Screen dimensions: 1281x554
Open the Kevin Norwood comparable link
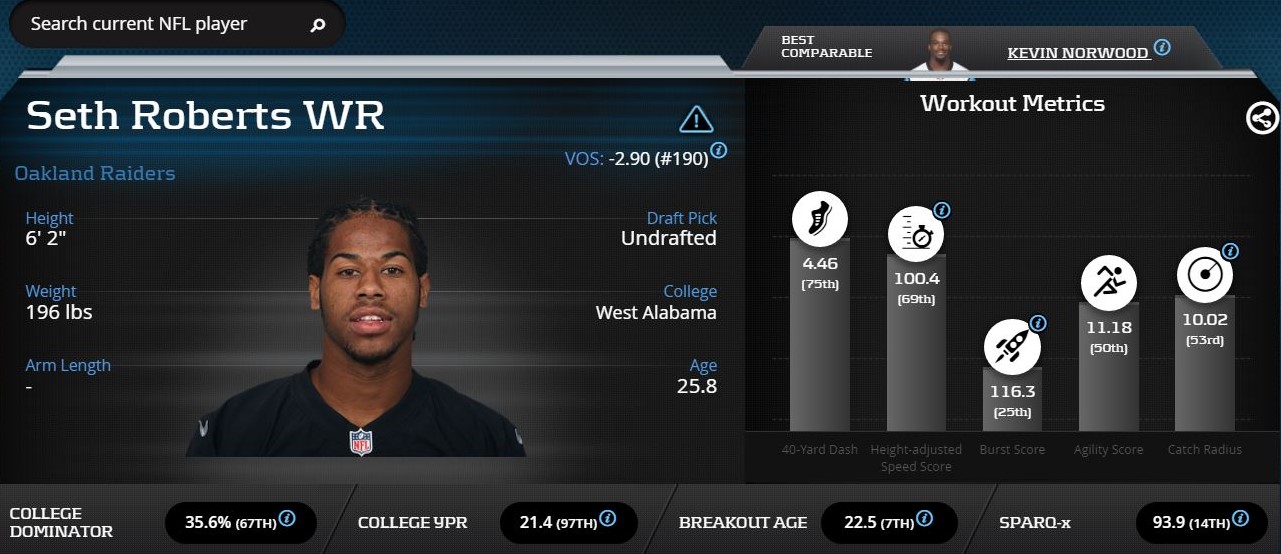(x=1078, y=53)
